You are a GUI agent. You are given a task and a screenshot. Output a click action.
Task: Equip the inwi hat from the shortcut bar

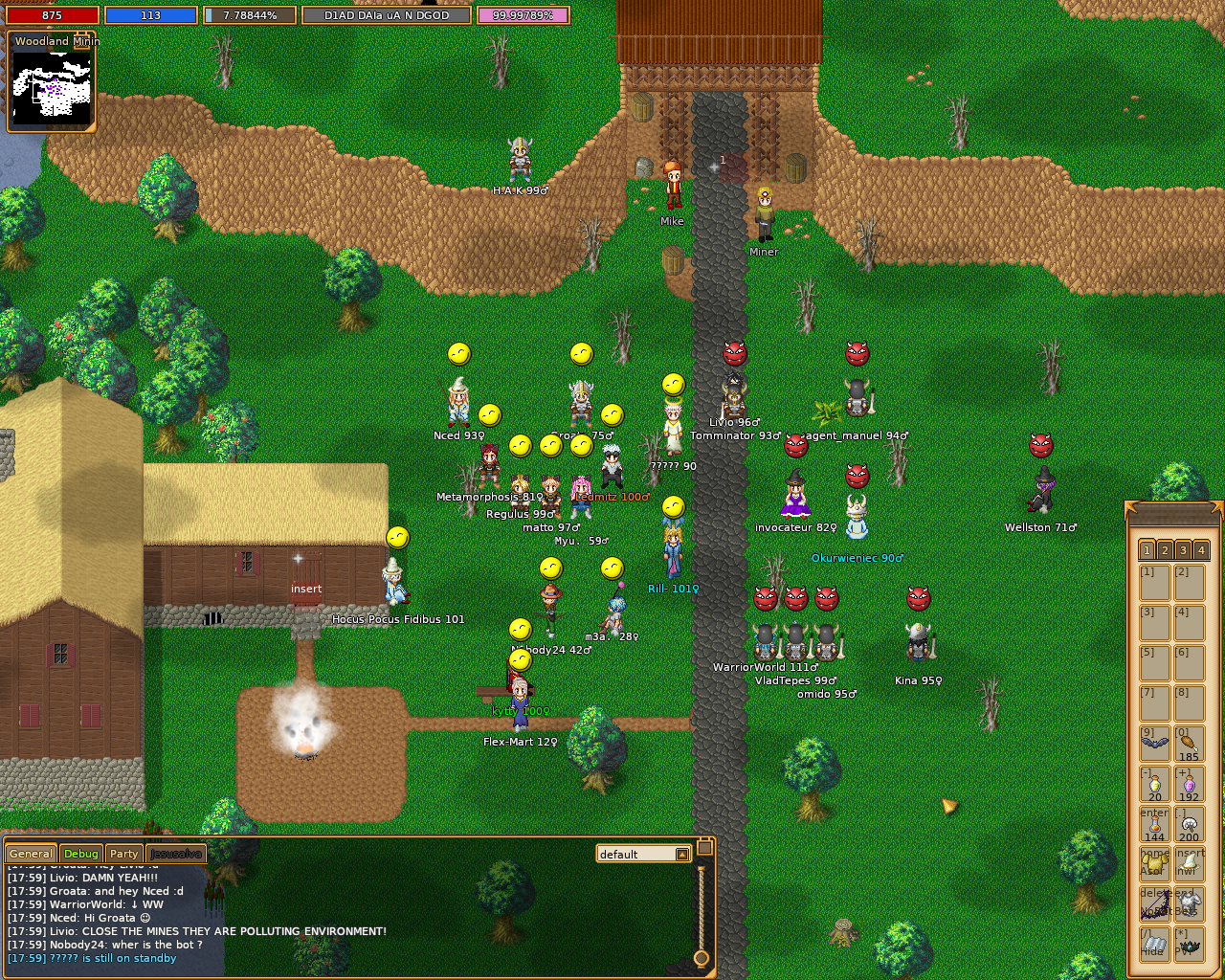(x=1190, y=863)
